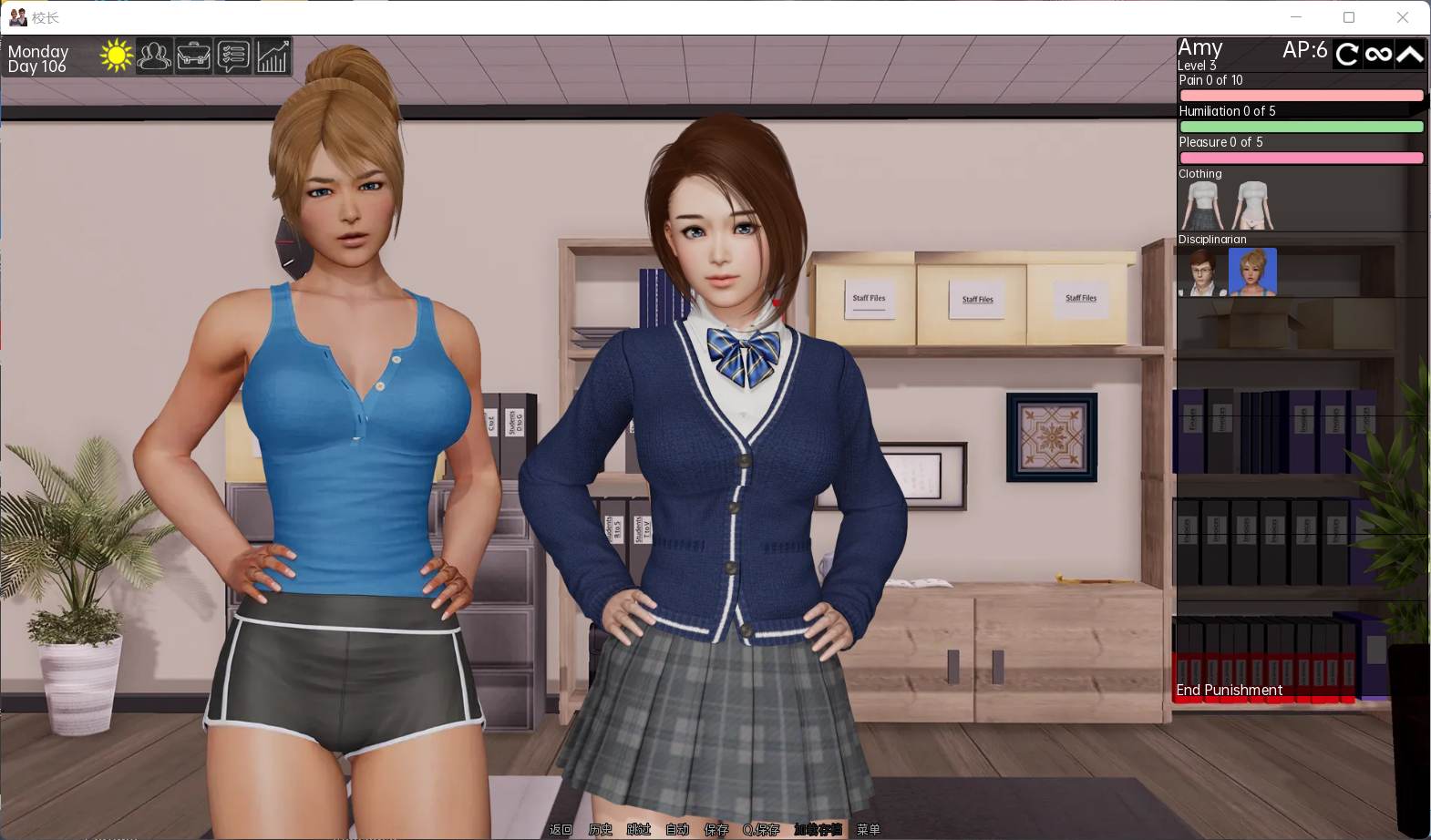Switch disciplinarian to the blonde woman portrait

click(x=1252, y=271)
